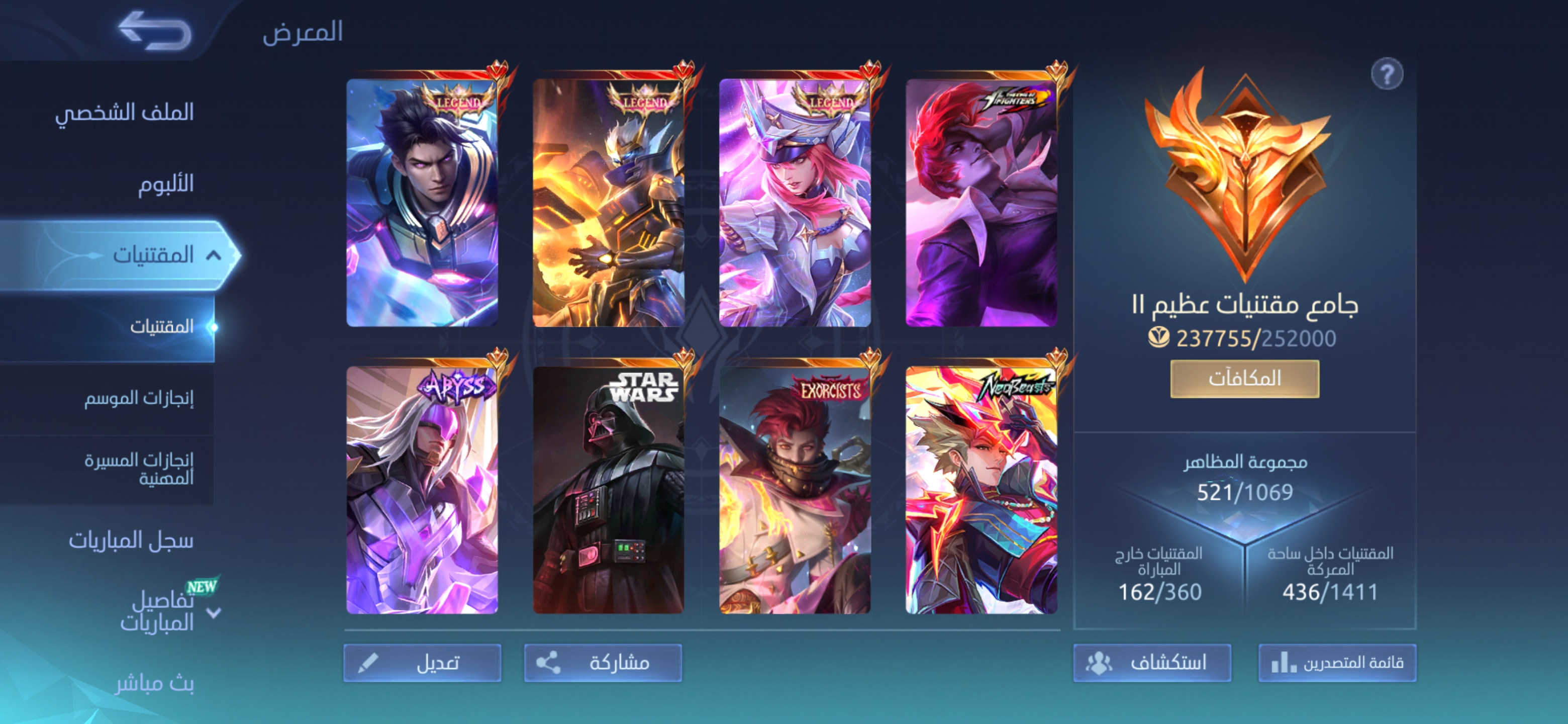This screenshot has width=1568, height=724.
Task: Select the Star Wars Darth Vader card
Action: [609, 490]
